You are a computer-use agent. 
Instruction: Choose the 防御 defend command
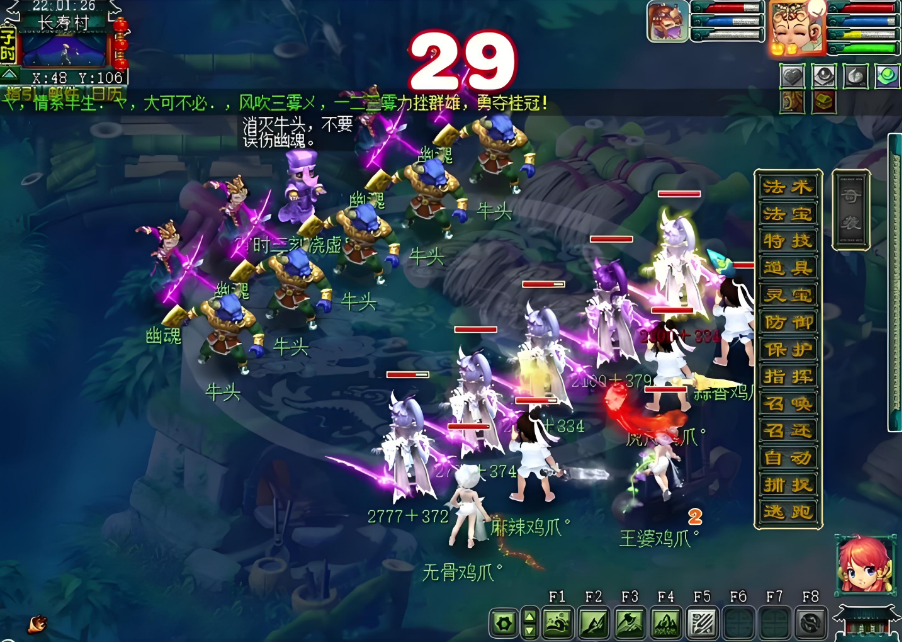pyautogui.click(x=789, y=322)
